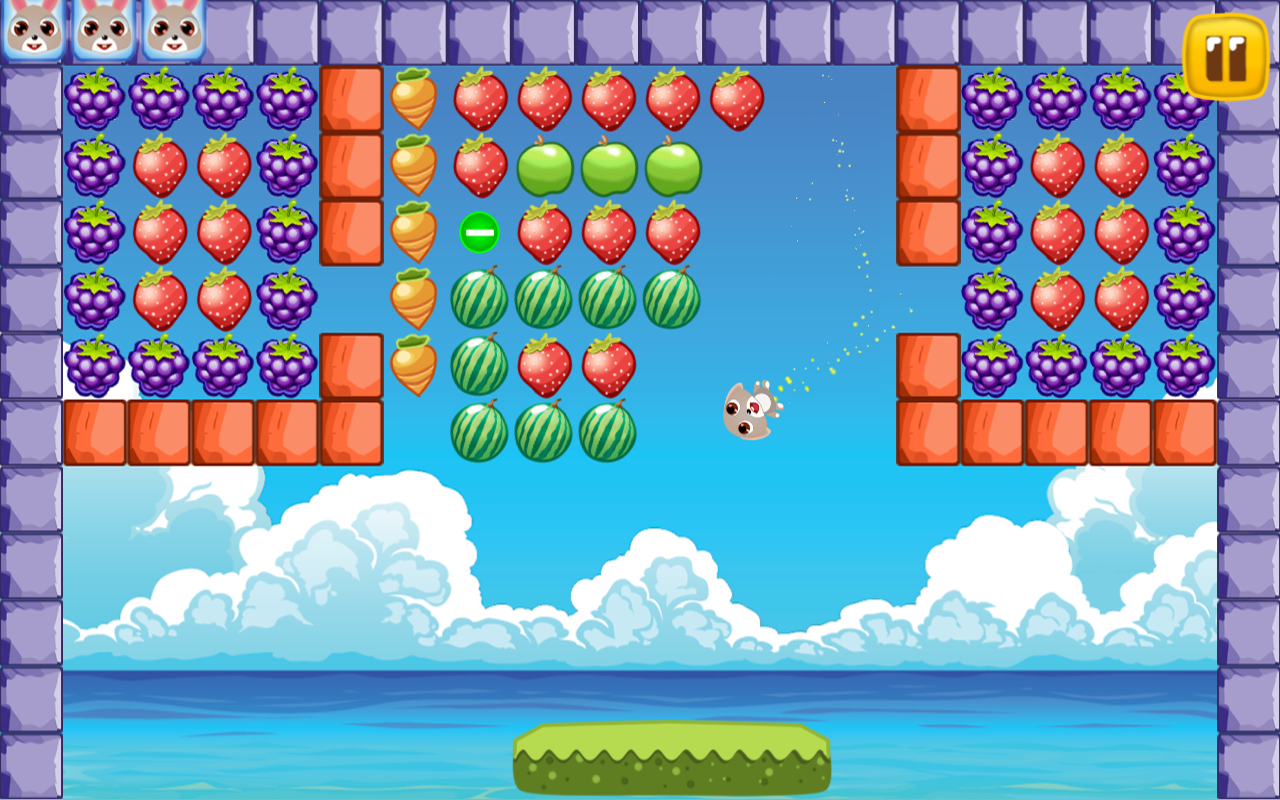
Task: Click the top-left blackberry brick
Action: tap(94, 100)
